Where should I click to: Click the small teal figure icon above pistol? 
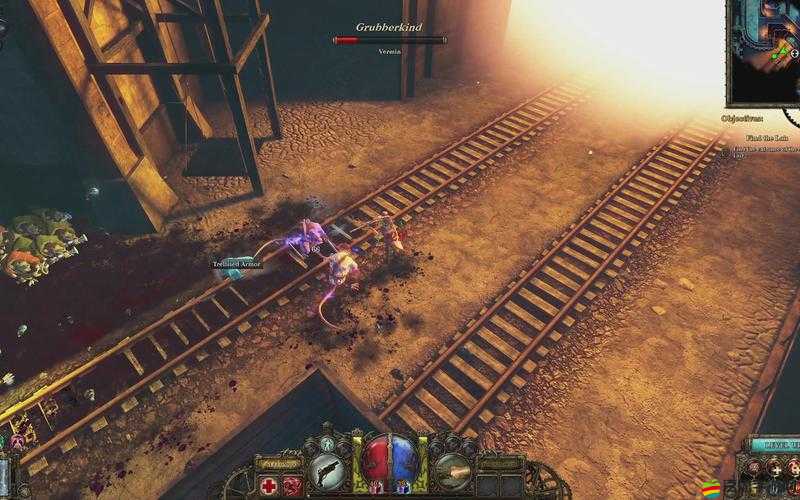point(327,442)
